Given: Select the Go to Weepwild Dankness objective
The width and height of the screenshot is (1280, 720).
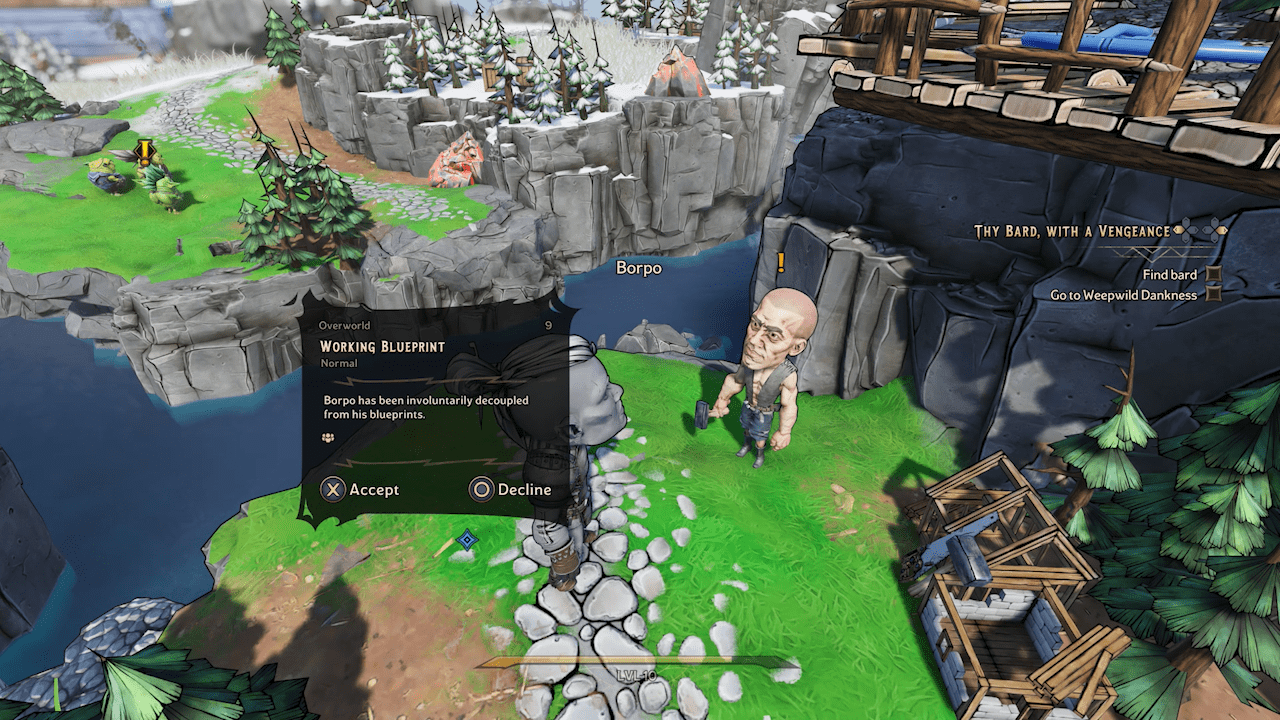Looking at the screenshot, I should click(1123, 295).
